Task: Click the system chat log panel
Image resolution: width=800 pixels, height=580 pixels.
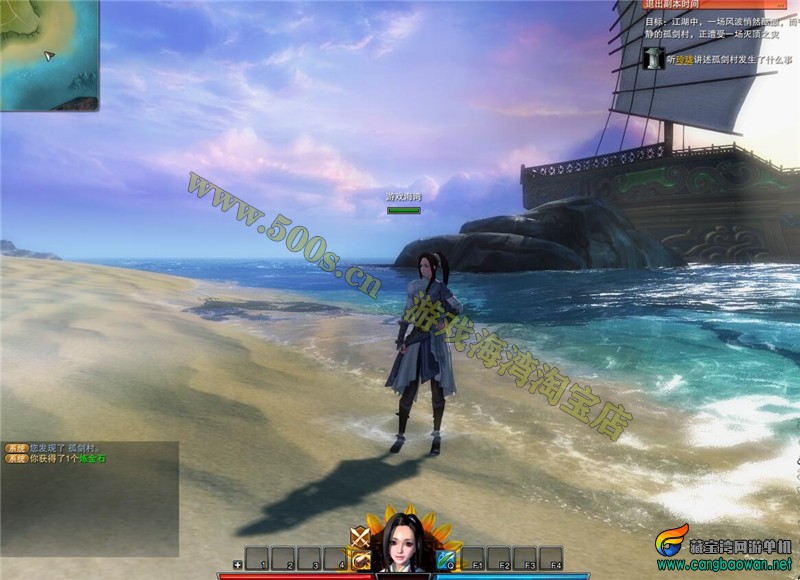Action: tap(90, 500)
